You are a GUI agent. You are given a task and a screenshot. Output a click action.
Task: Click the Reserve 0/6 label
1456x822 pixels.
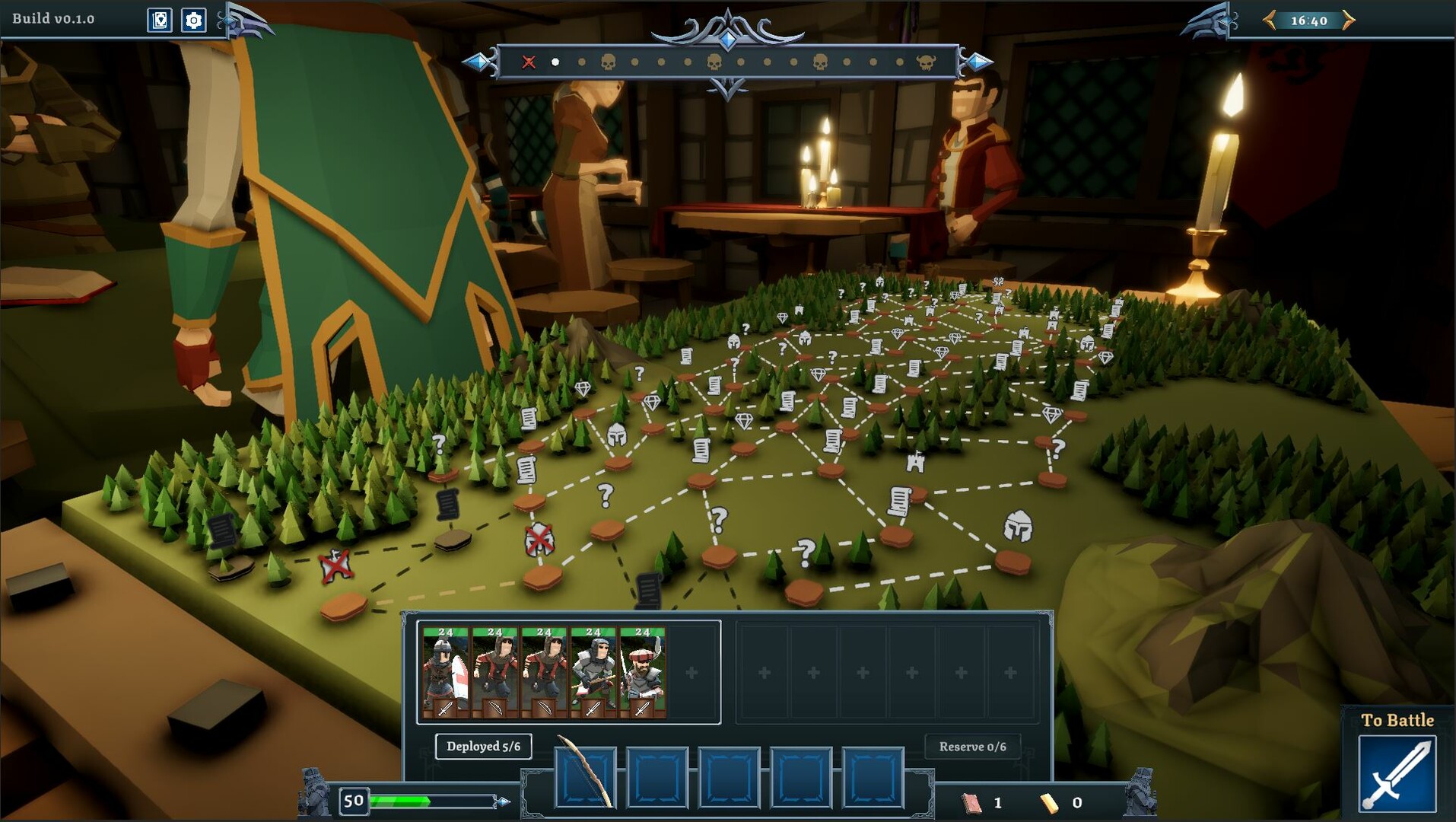tap(971, 747)
